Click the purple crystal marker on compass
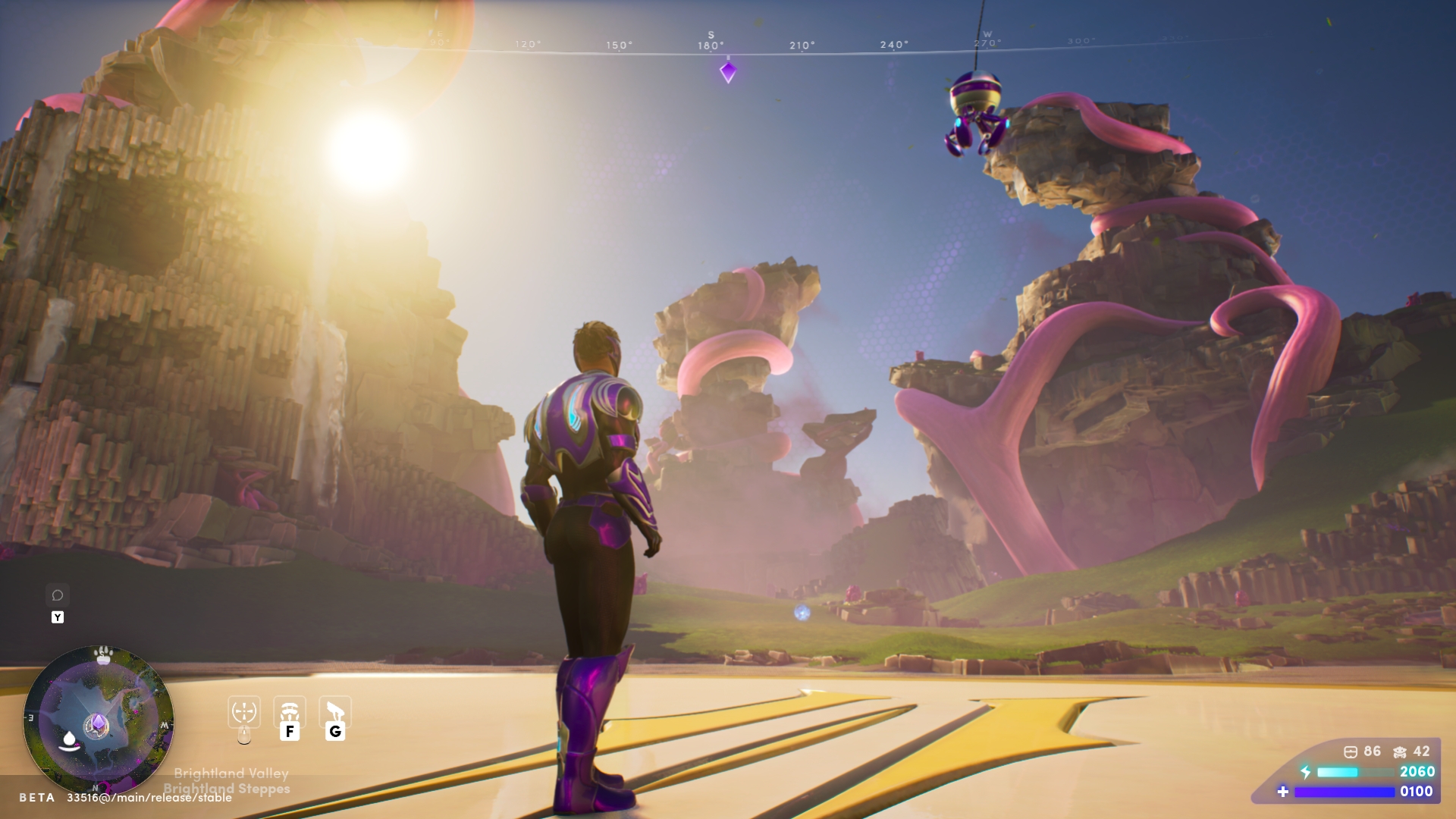Viewport: 1456px width, 819px height. pos(728,72)
